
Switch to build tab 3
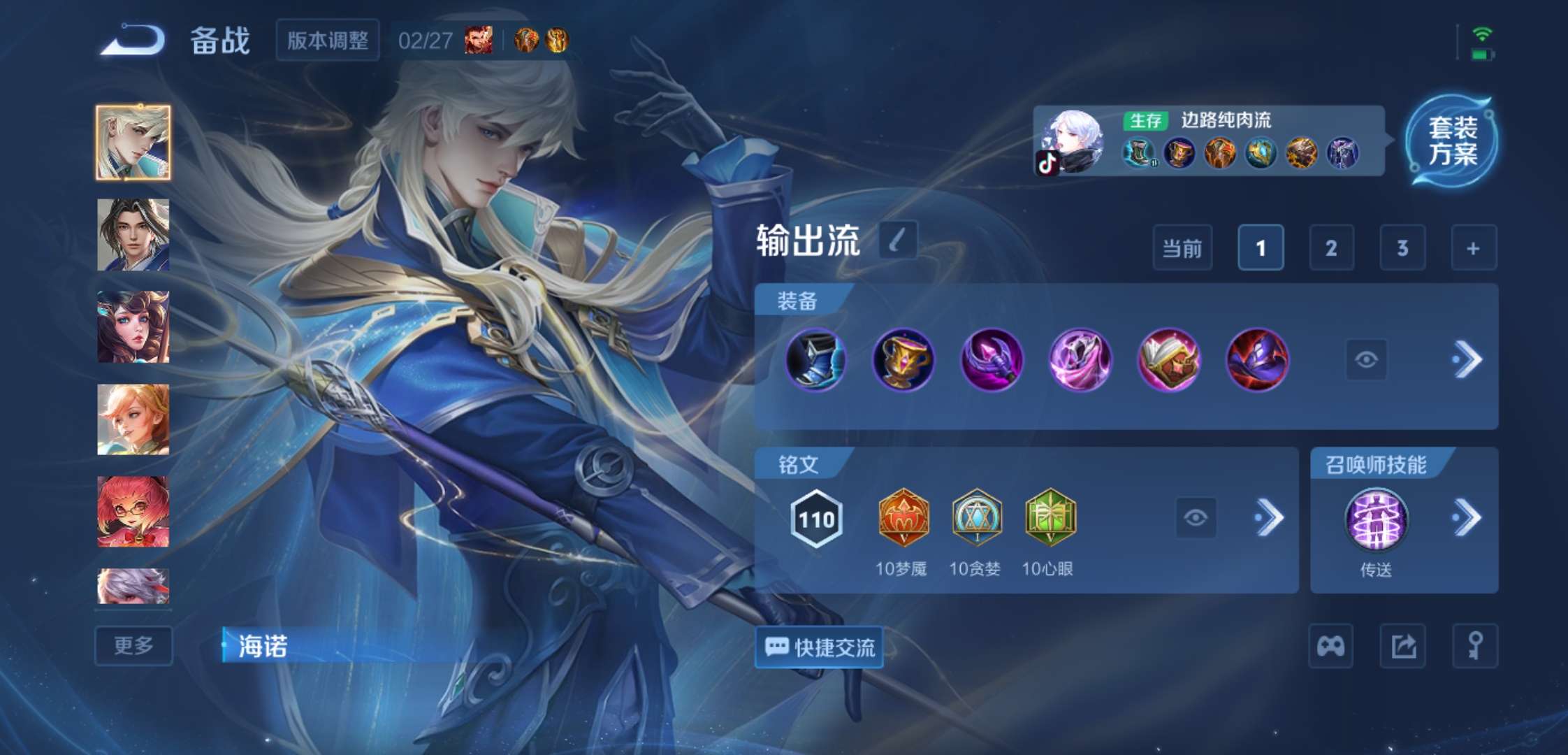(x=1402, y=248)
